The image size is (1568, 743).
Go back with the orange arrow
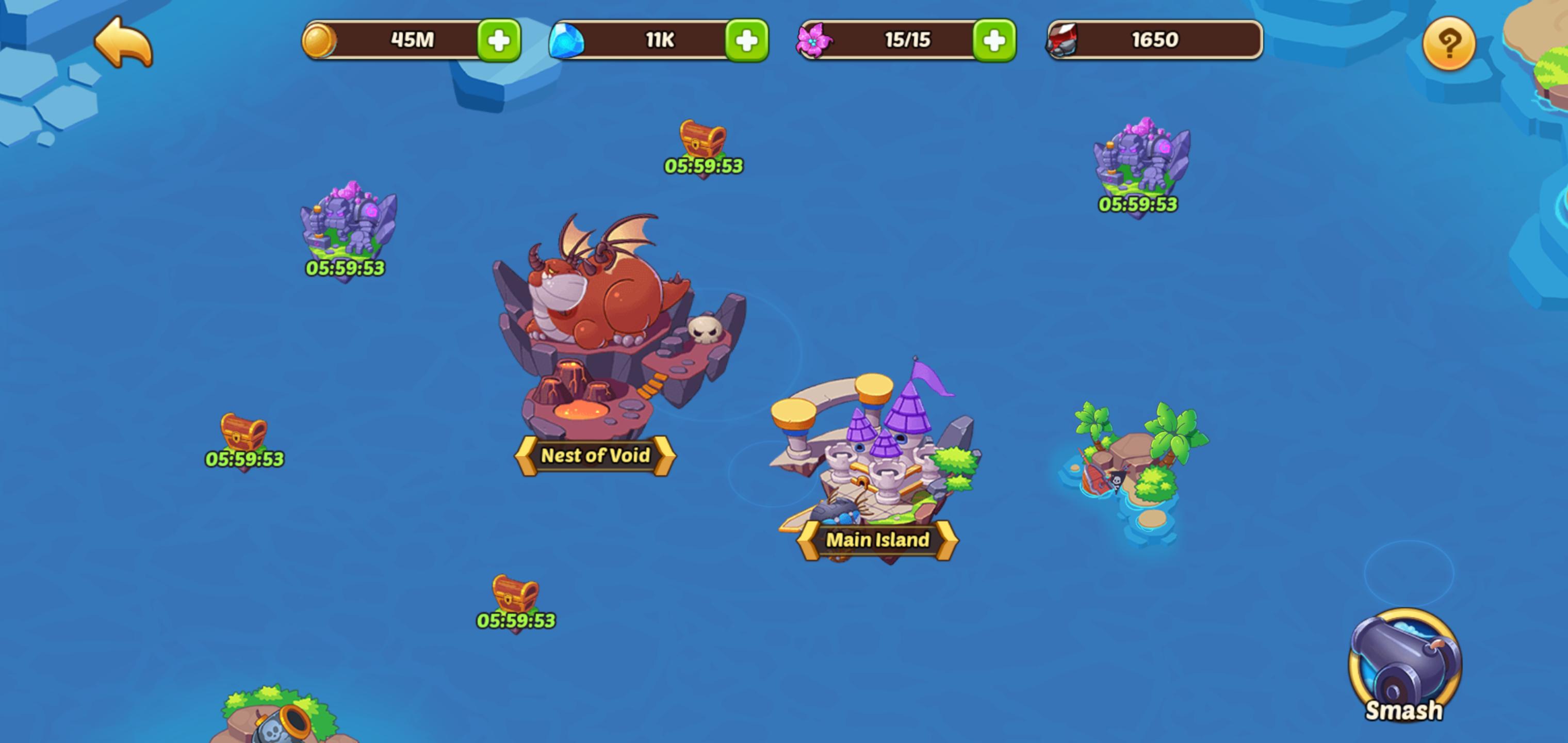tap(124, 42)
